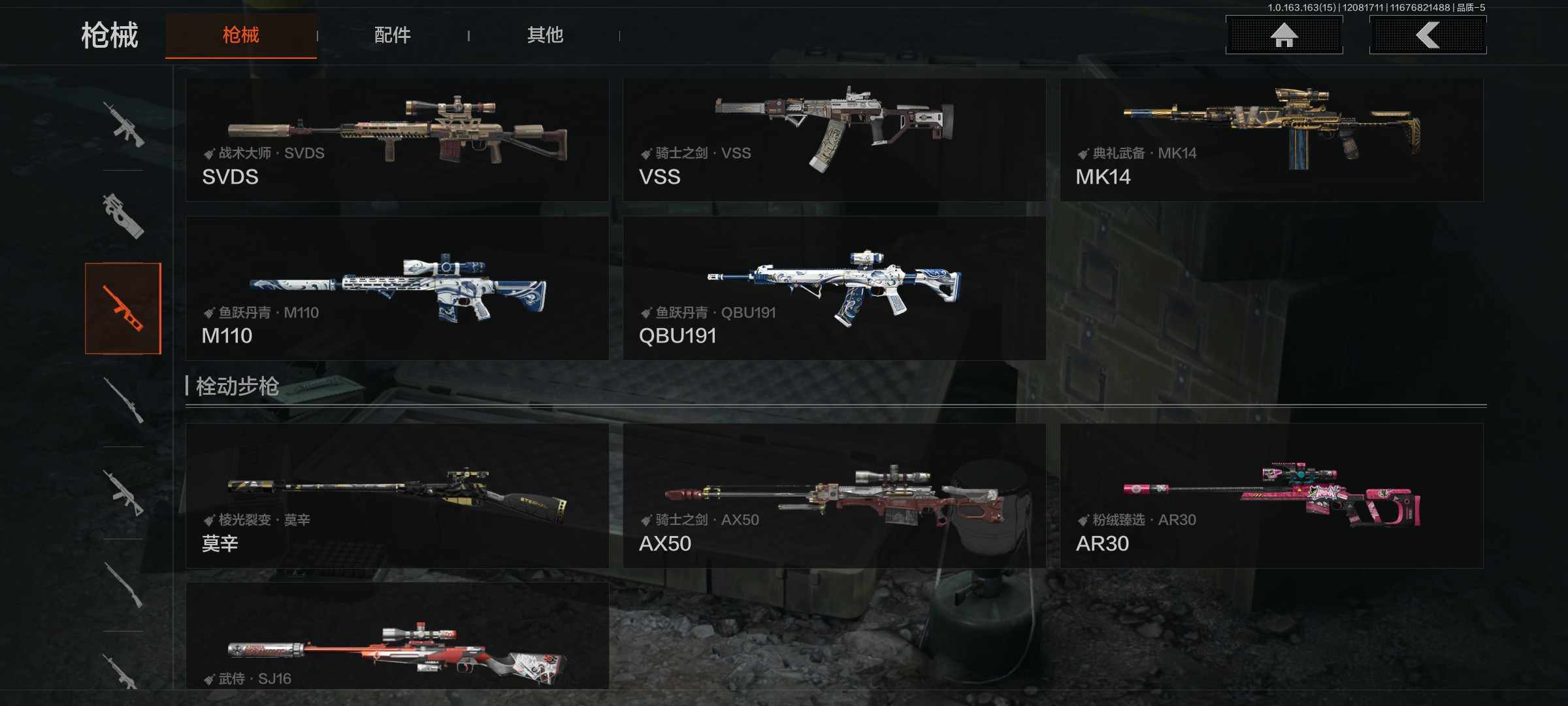Choose the VSS weapon card
The image size is (1568, 706).
pos(834,140)
